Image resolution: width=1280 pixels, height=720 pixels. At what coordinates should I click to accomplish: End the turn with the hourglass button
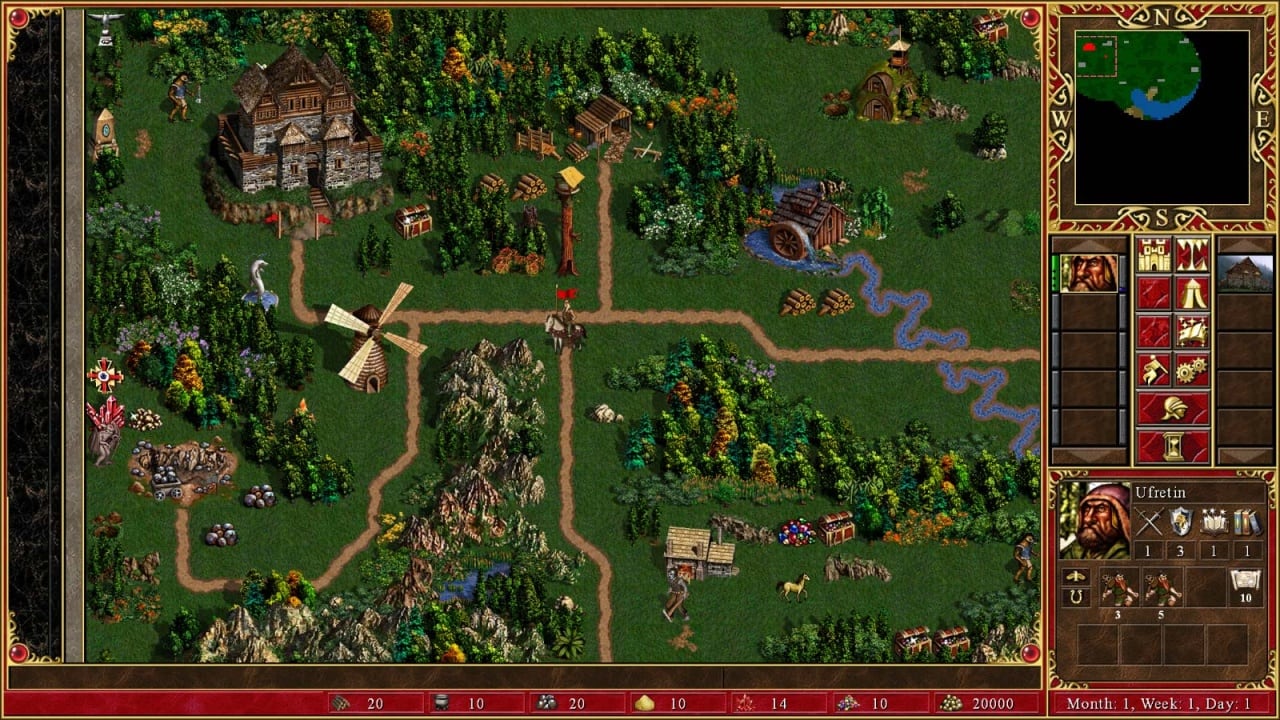(1173, 446)
